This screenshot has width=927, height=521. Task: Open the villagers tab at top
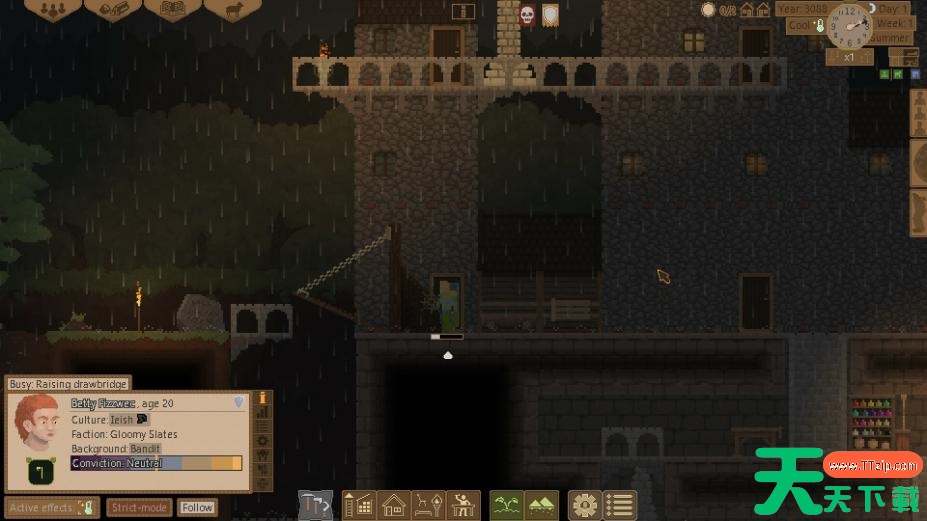(52, 8)
